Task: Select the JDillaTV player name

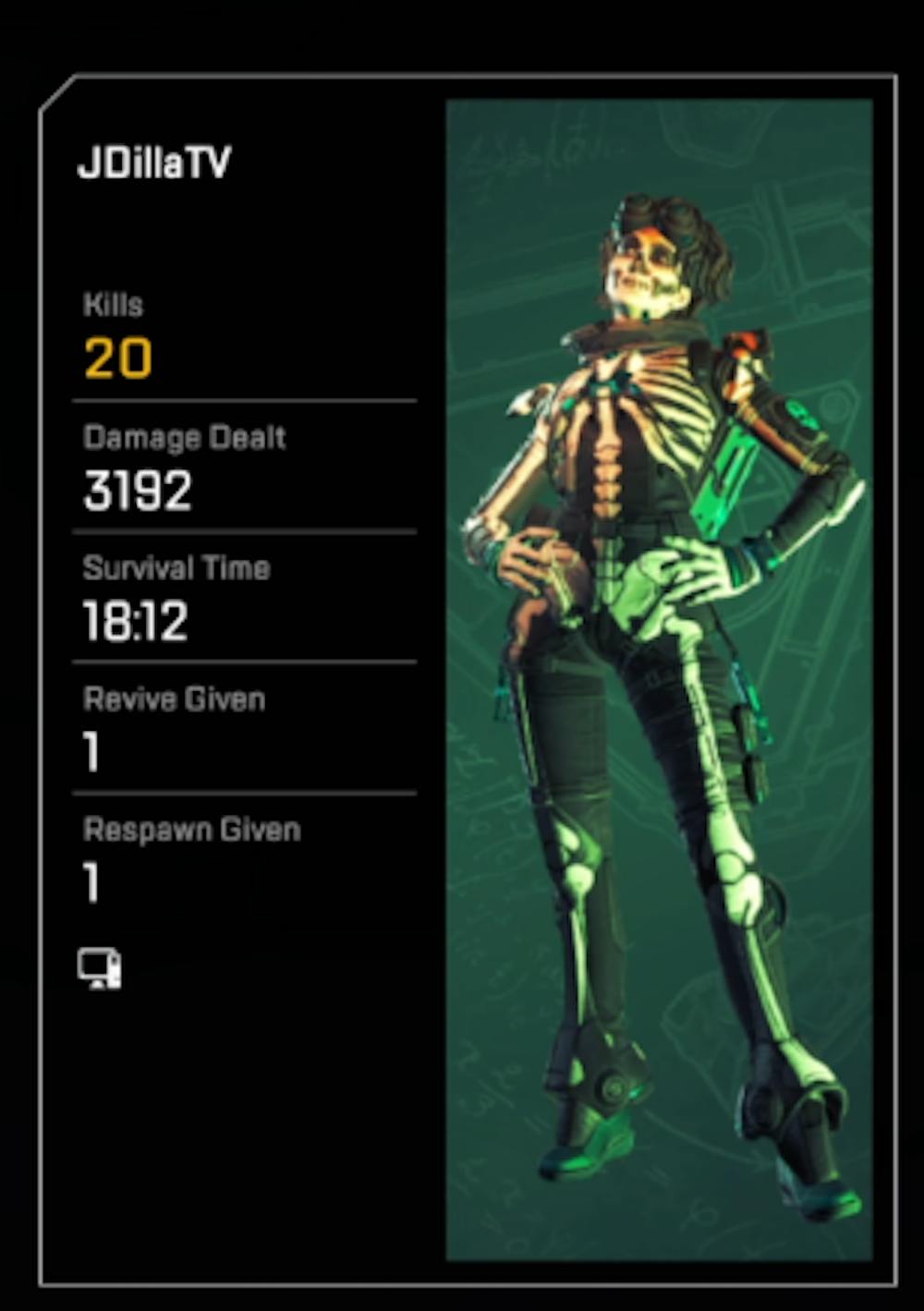Action: (154, 163)
